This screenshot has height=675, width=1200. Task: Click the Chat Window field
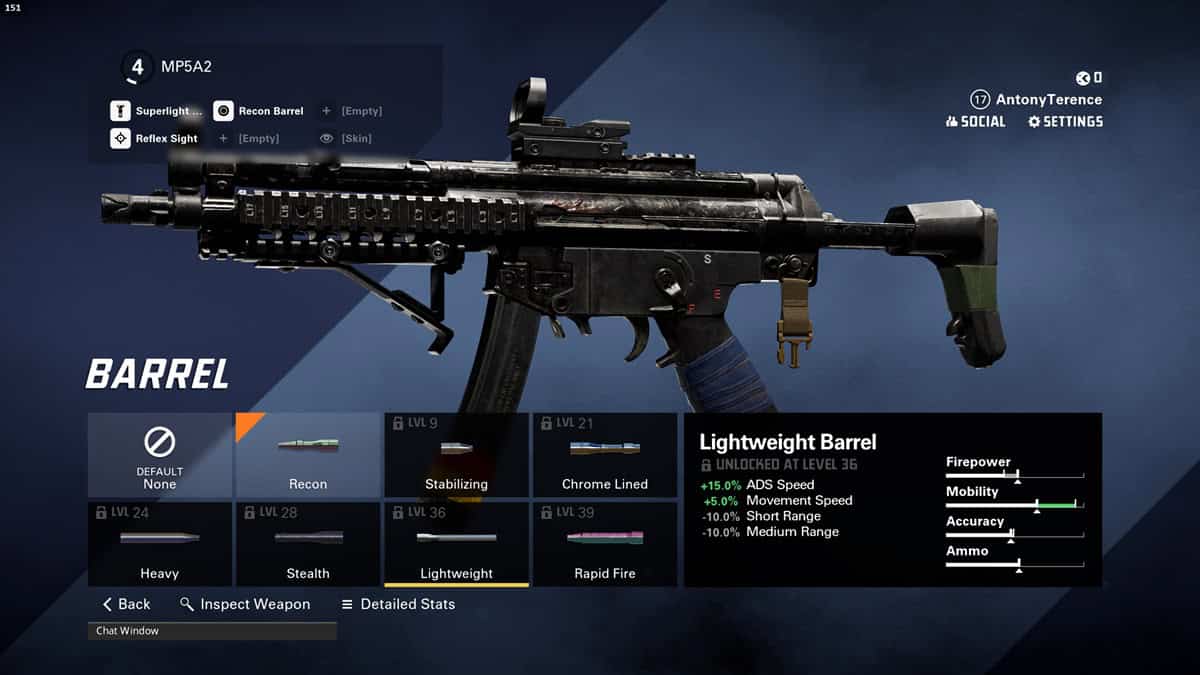click(x=212, y=631)
